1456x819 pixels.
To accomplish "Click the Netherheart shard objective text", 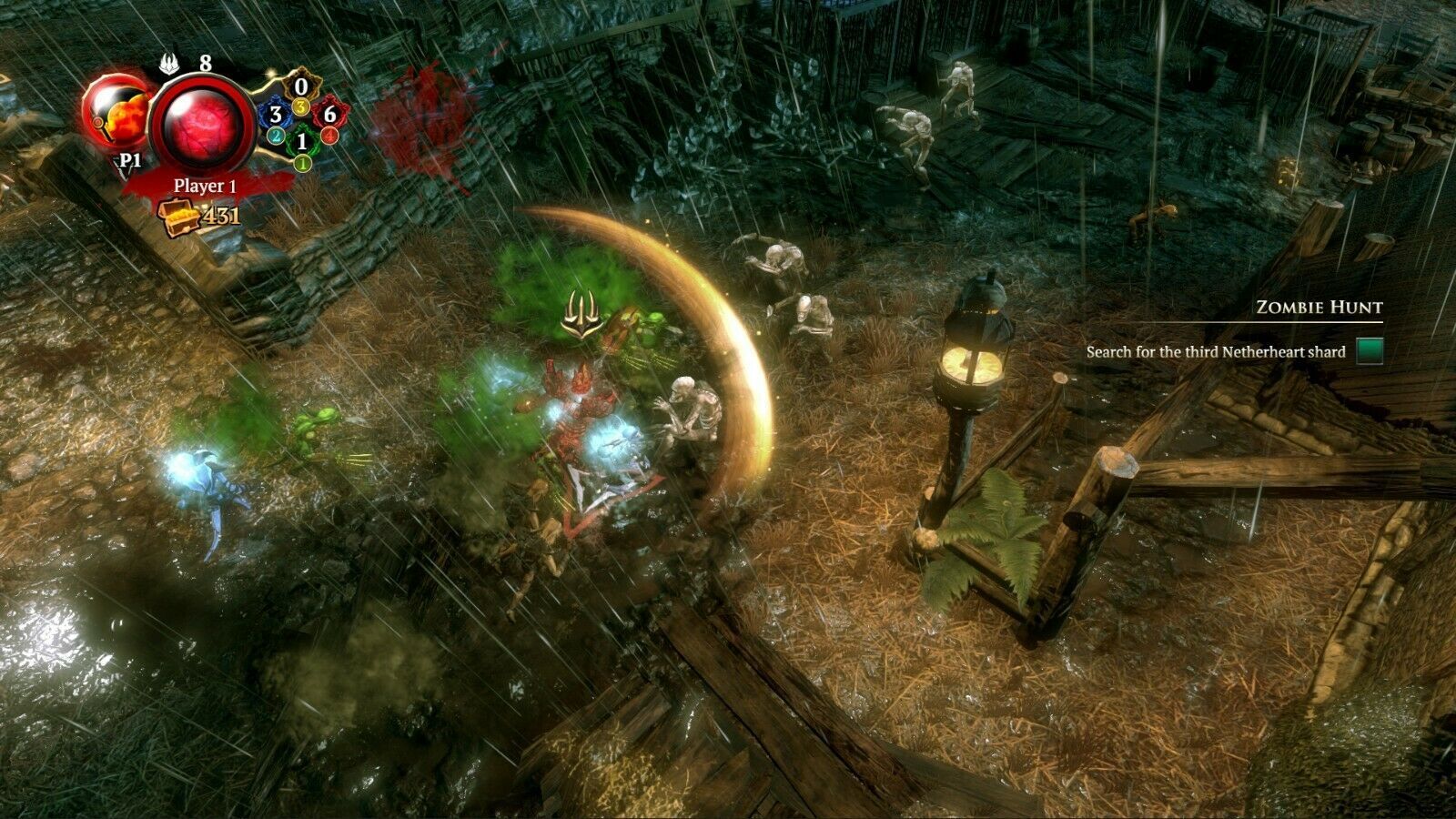I will point(1215,352).
